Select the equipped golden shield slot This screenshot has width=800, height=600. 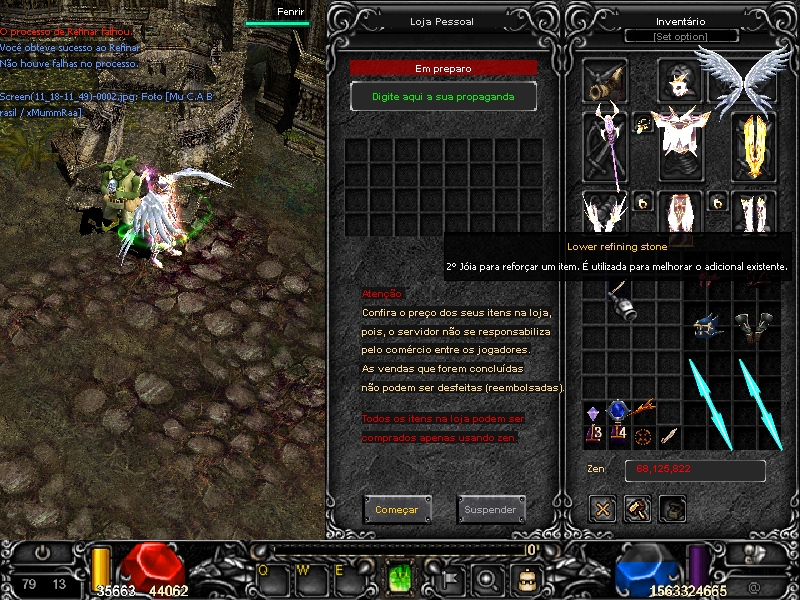755,146
